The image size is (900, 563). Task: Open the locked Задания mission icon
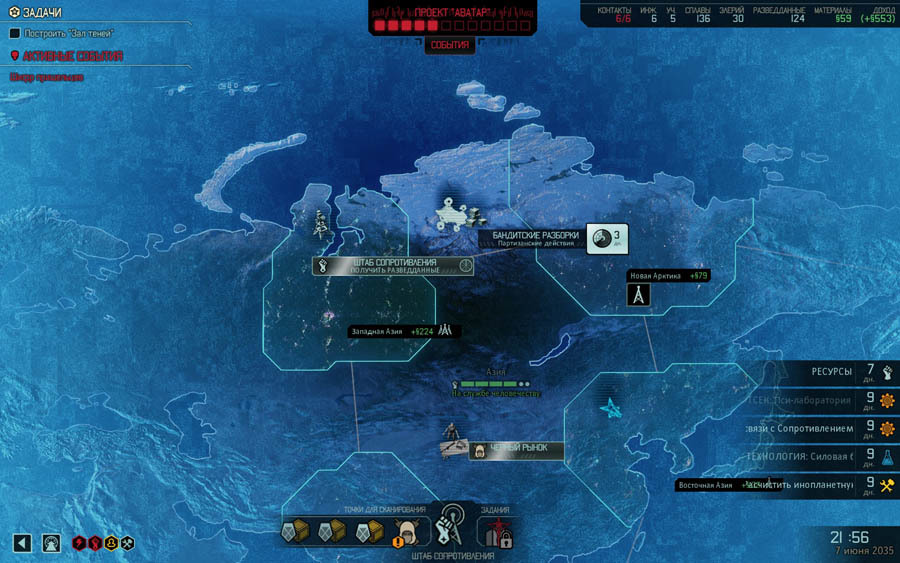pyautogui.click(x=499, y=532)
